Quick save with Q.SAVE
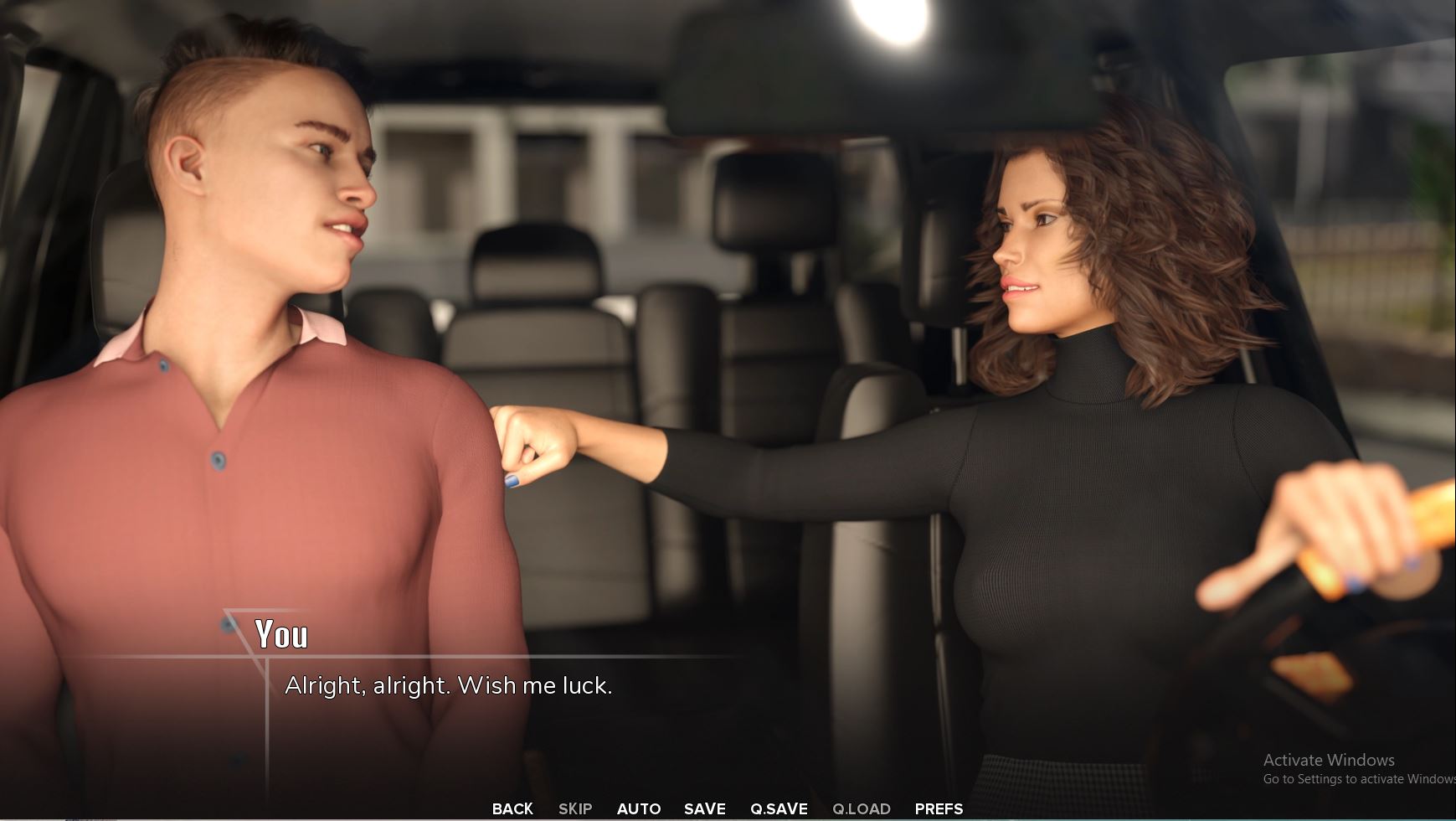1456x821 pixels. (779, 808)
